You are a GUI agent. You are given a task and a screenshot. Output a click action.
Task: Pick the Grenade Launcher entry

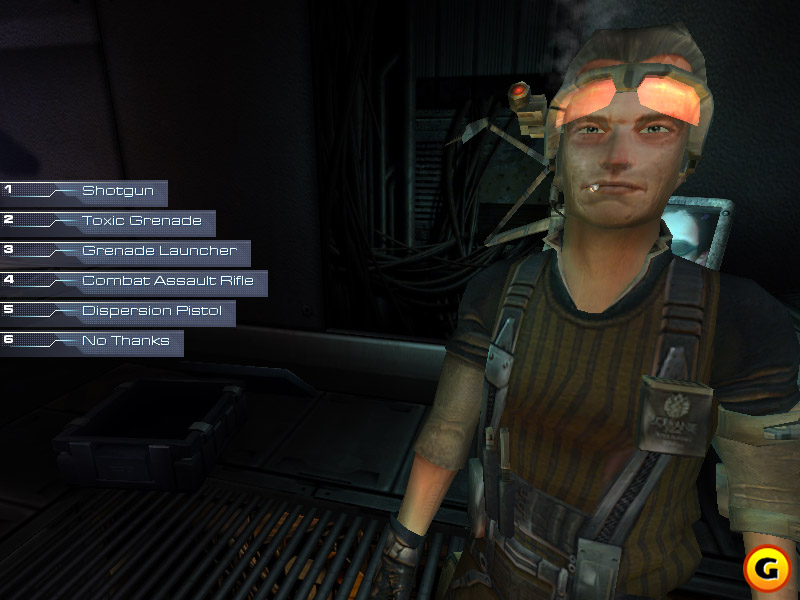click(x=159, y=251)
